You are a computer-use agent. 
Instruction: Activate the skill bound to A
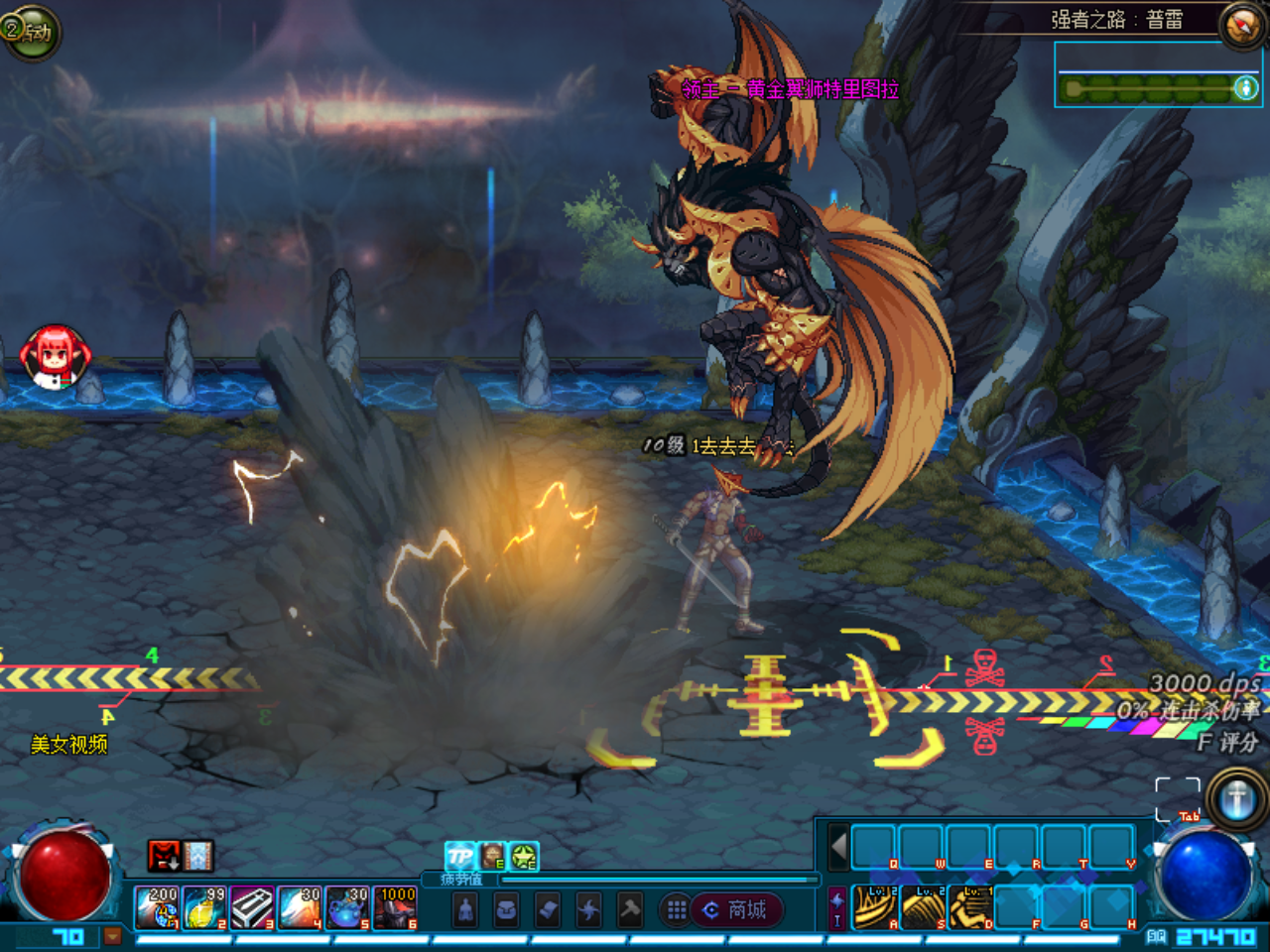click(x=876, y=906)
